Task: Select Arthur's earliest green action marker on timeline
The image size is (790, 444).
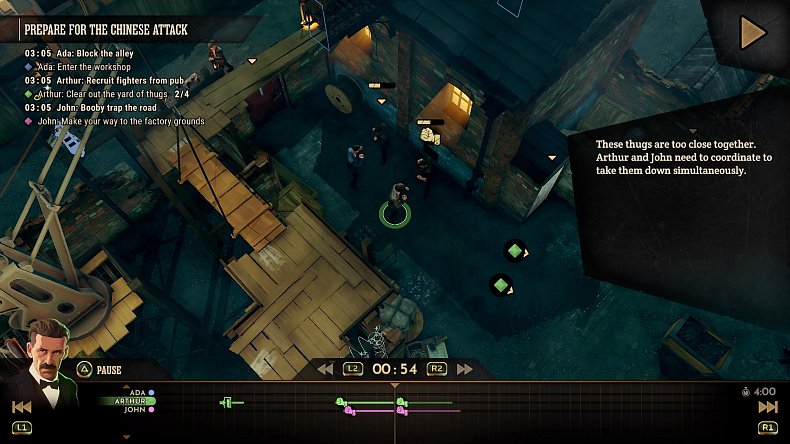Action: (227, 402)
